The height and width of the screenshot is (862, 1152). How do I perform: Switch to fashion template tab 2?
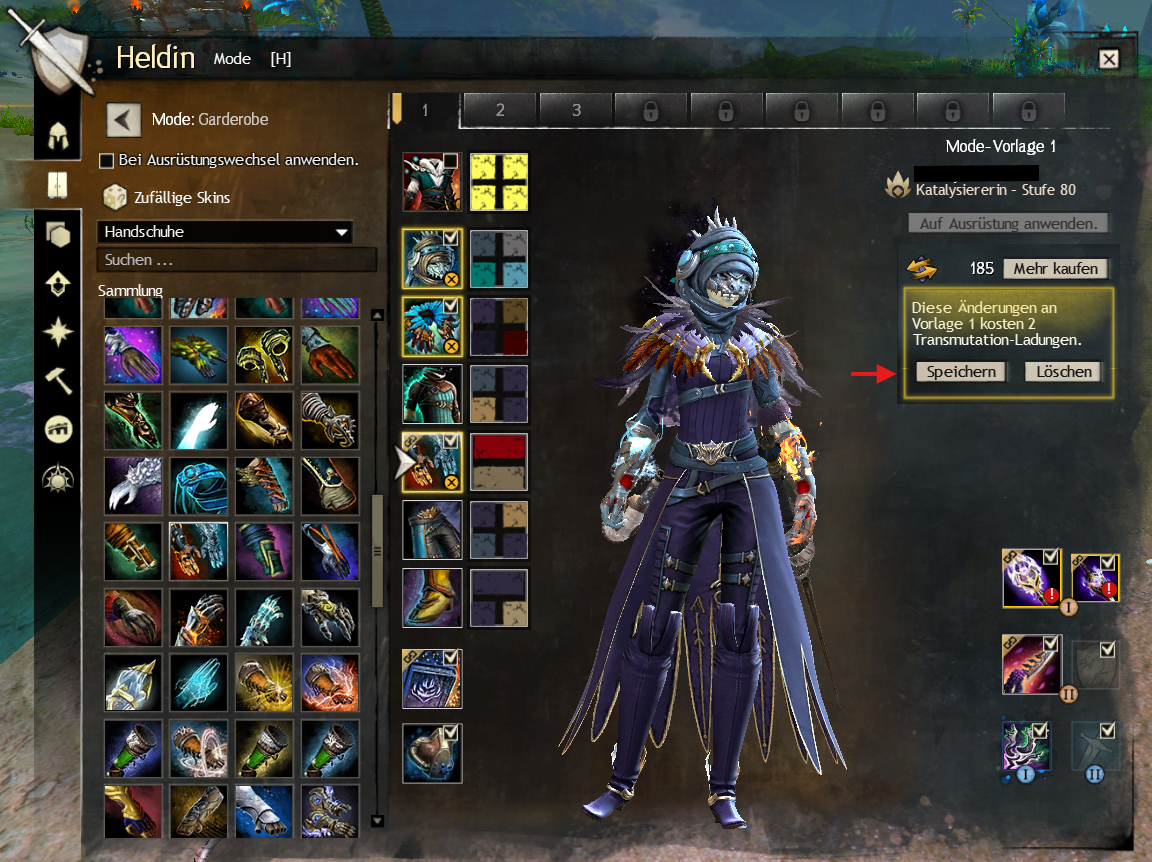coord(500,110)
